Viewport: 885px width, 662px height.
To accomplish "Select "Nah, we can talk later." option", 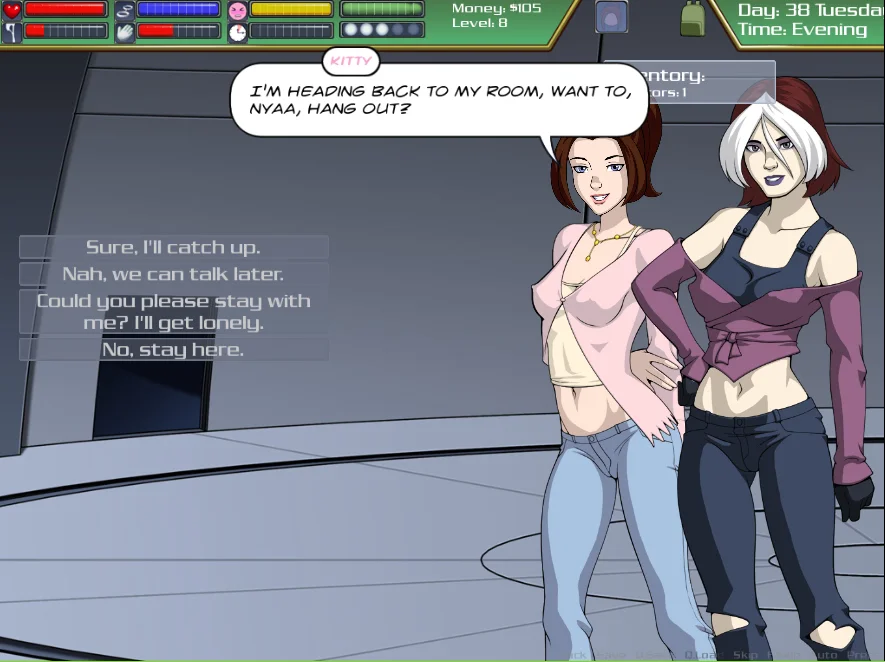I will pyautogui.click(x=173, y=274).
